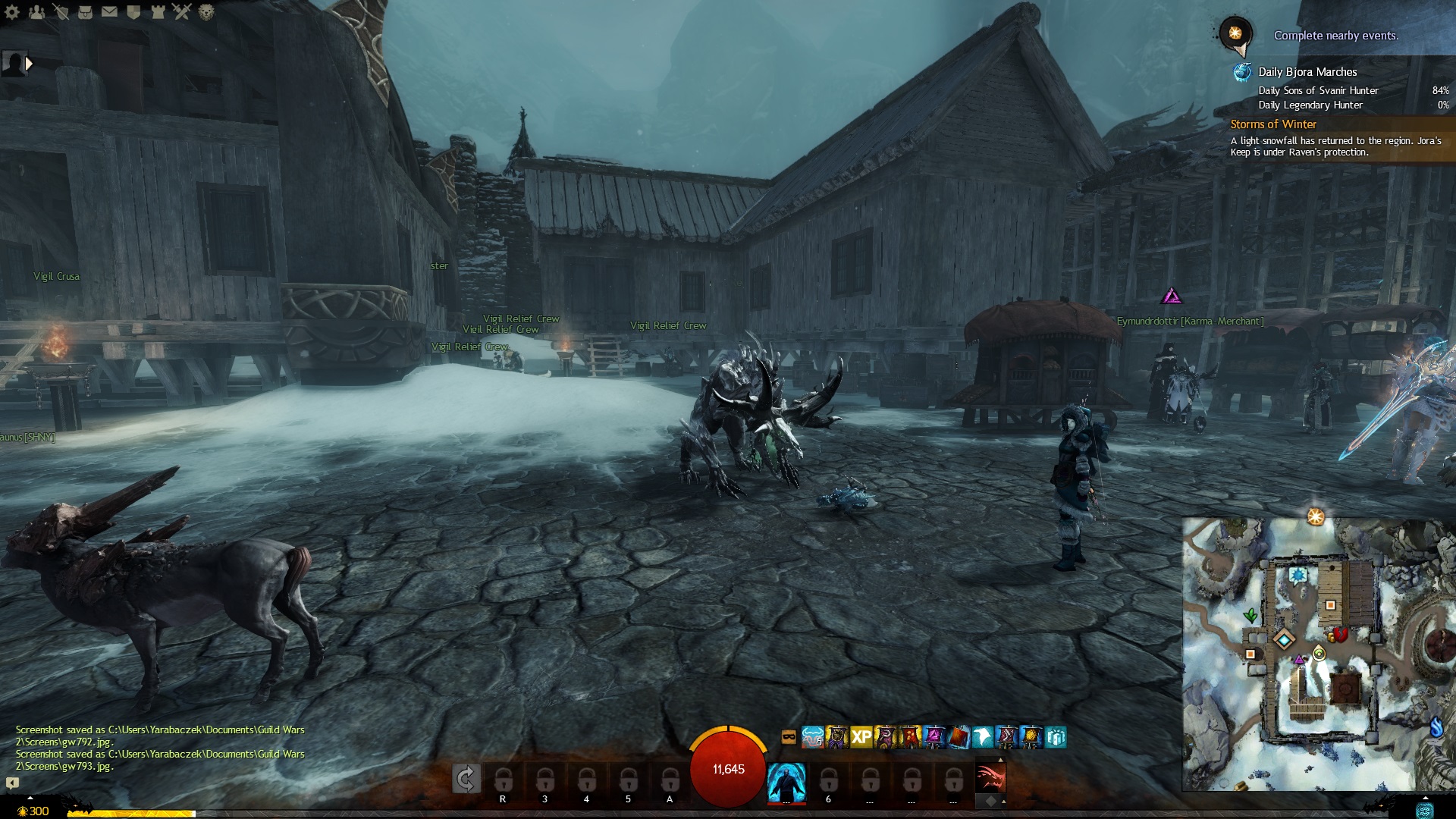The image size is (1456, 819).
Task: Open the inventory bag icon
Action: click(85, 12)
